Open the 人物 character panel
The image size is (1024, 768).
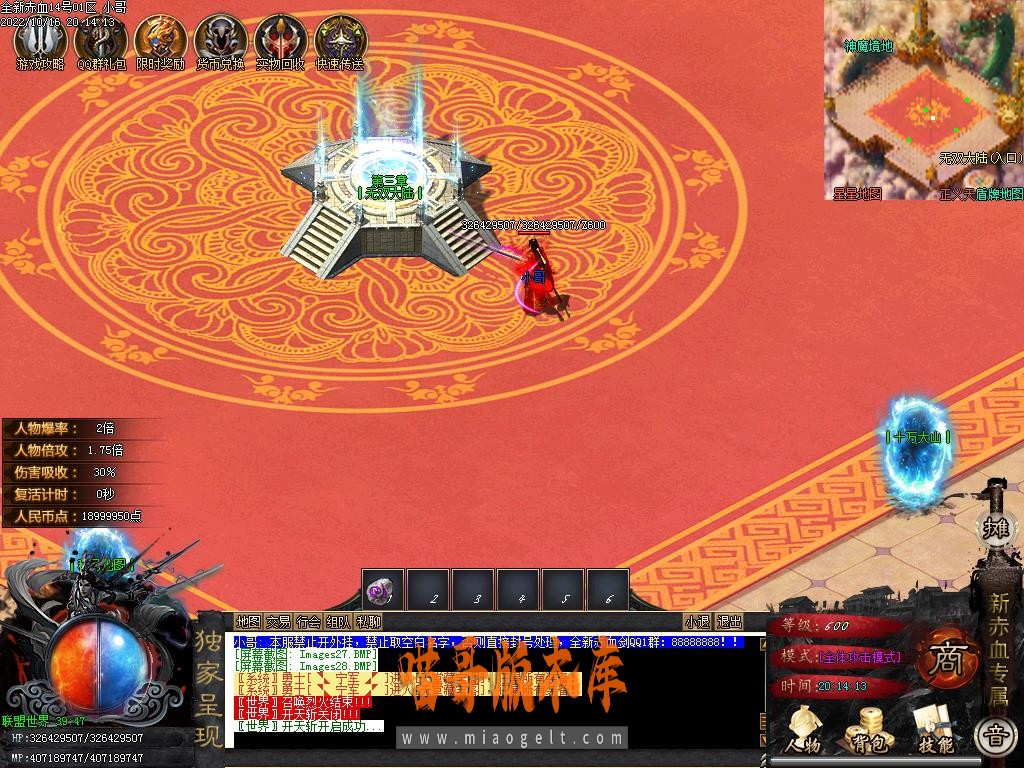[x=802, y=730]
